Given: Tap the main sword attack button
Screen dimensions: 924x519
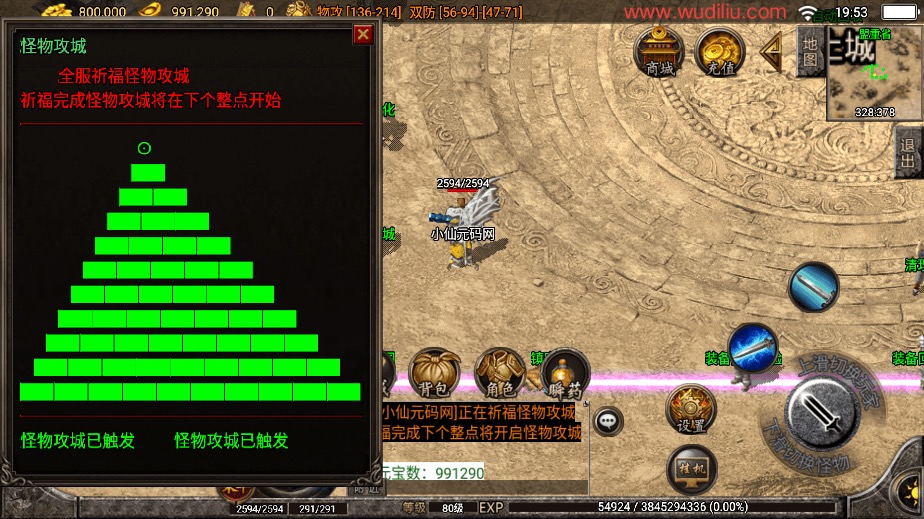Looking at the screenshot, I should click(822, 415).
